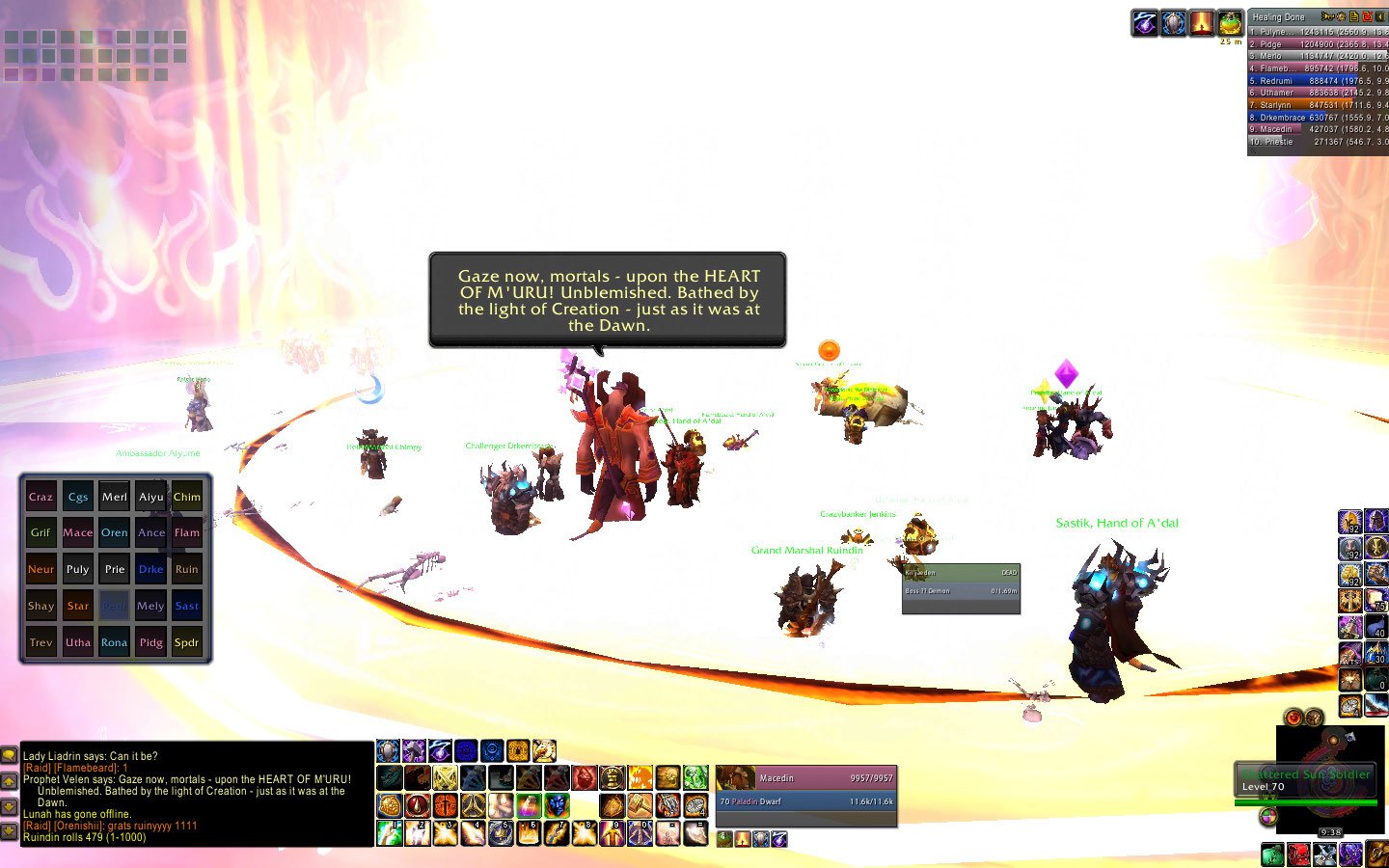Use the ability in hotbar slot 5
Image resolution: width=1389 pixels, height=868 pixels.
point(501,832)
